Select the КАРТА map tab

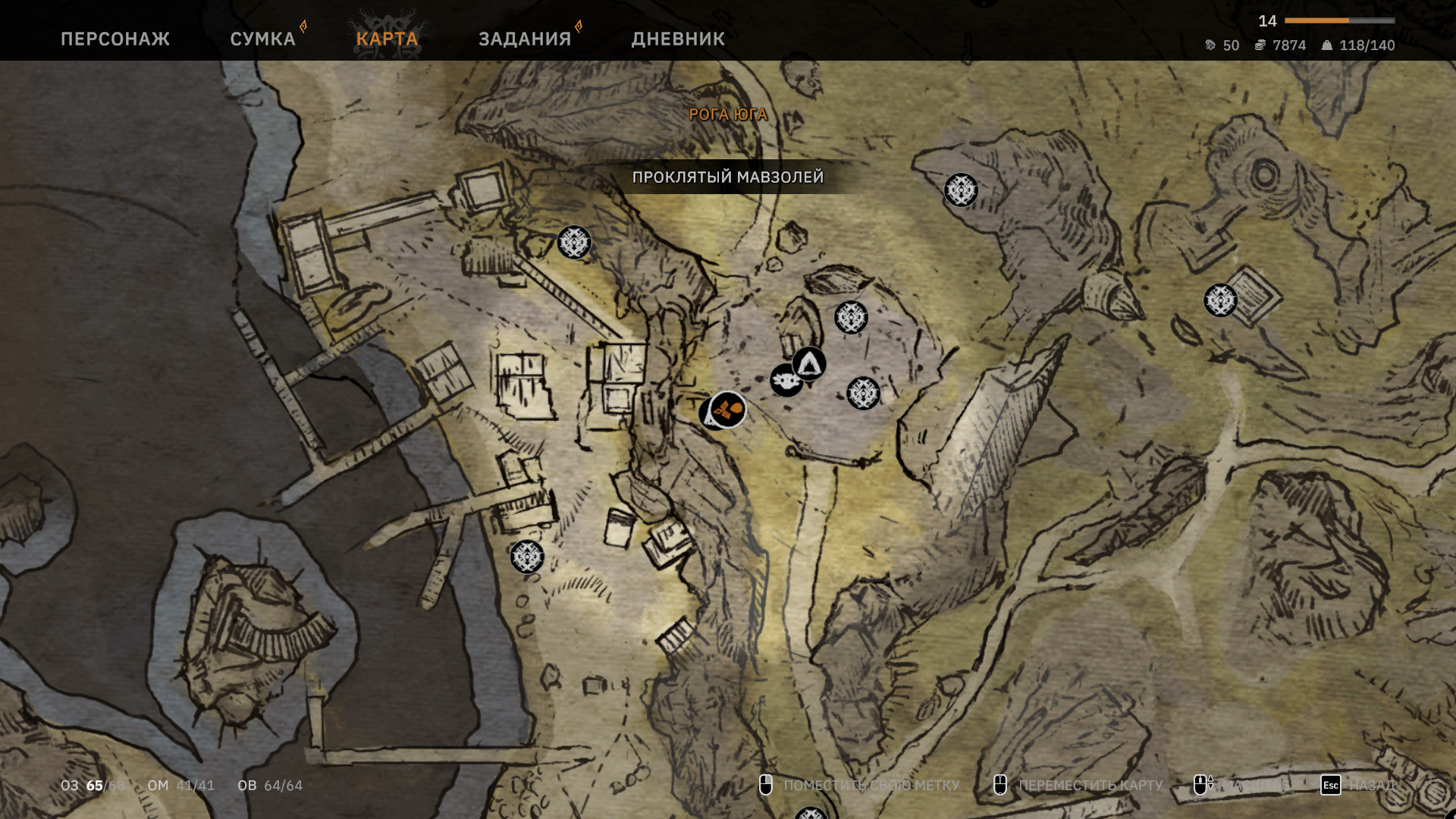[x=387, y=39]
